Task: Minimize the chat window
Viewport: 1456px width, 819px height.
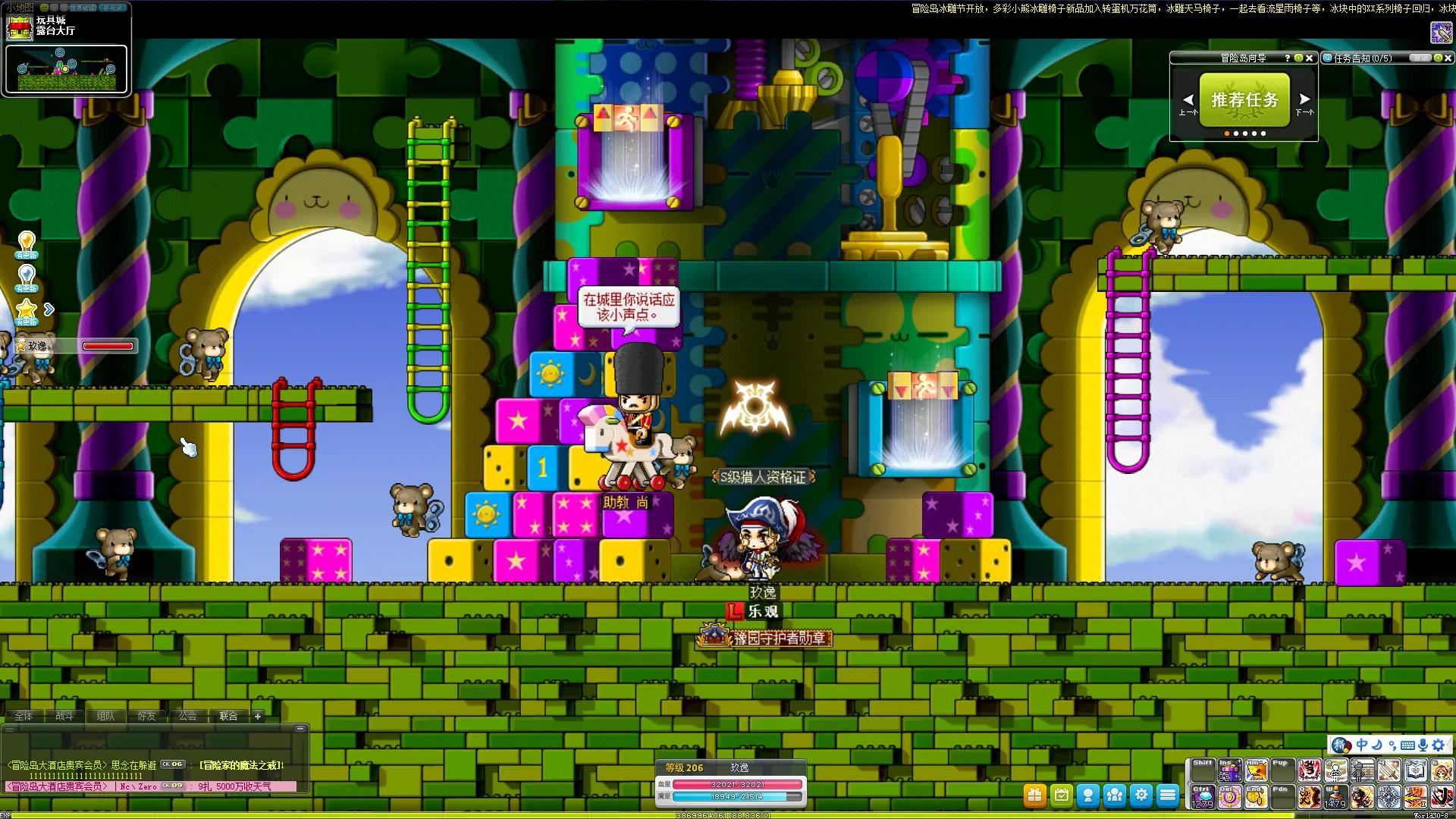Action: [300, 729]
